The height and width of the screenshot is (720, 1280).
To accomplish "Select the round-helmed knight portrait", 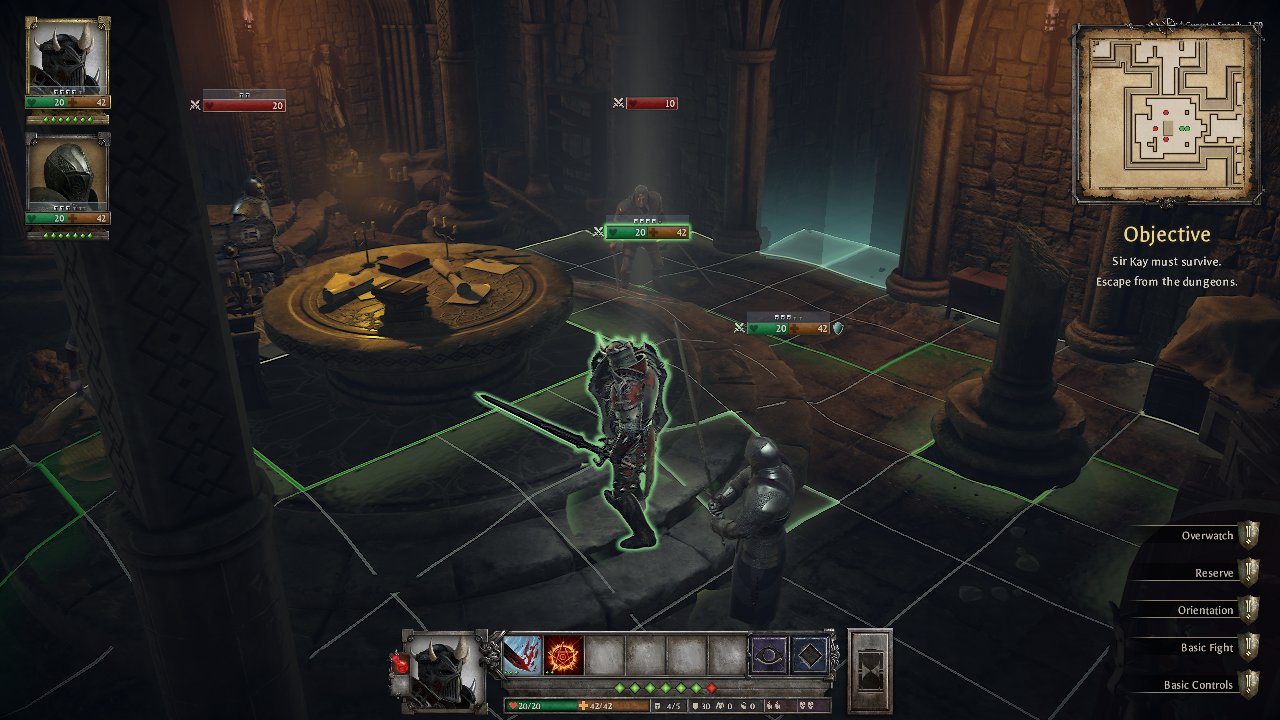I will coord(67,173).
